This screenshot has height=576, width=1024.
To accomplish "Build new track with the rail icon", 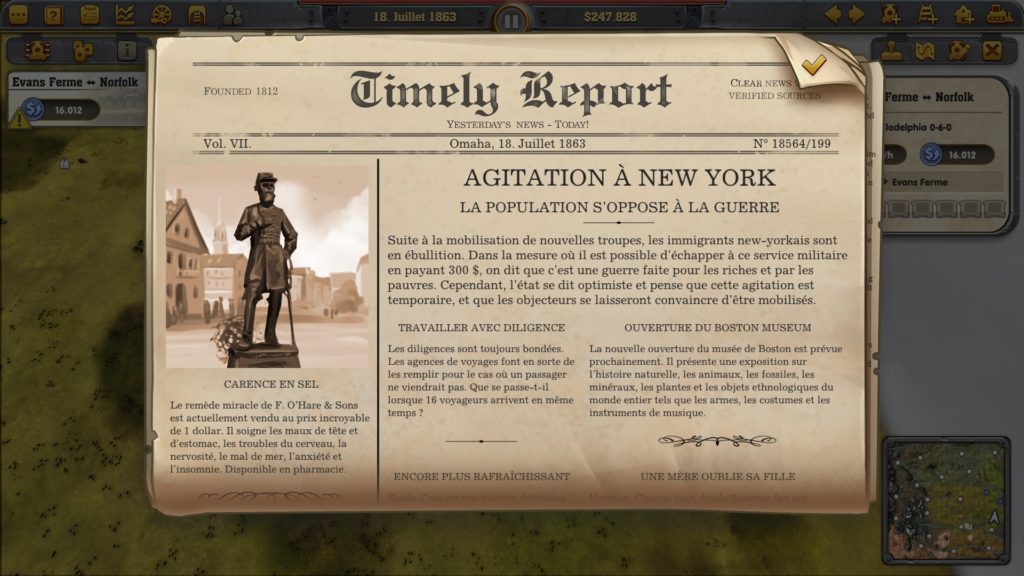I will click(928, 15).
